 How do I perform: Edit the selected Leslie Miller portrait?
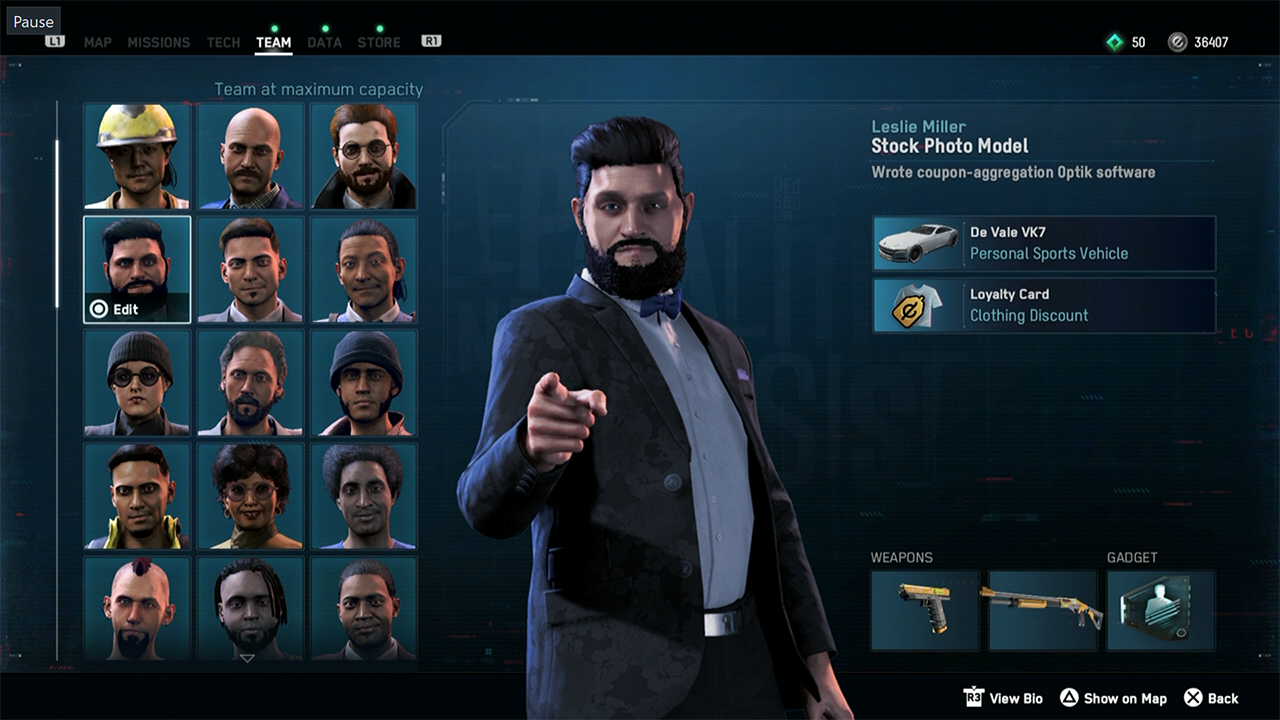coord(137,270)
